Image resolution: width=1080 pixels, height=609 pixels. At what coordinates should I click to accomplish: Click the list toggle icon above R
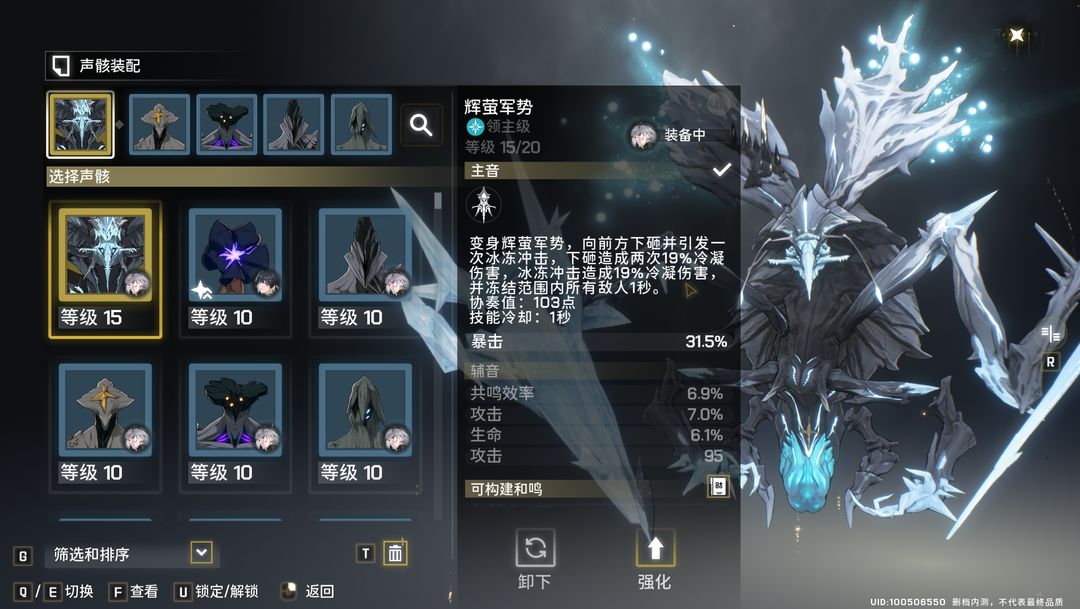pyautogui.click(x=1050, y=334)
